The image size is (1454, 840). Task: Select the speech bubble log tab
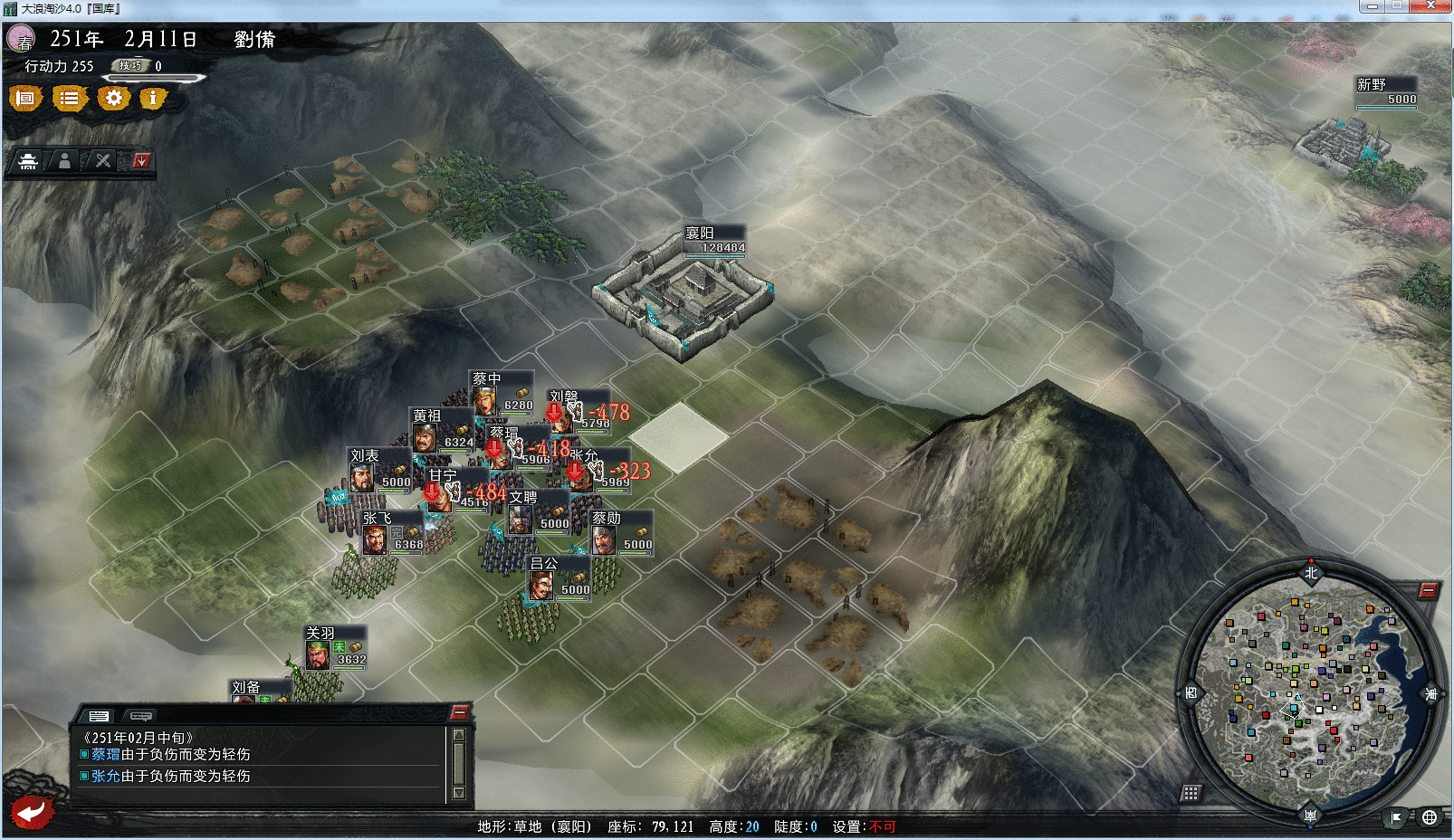[x=141, y=715]
